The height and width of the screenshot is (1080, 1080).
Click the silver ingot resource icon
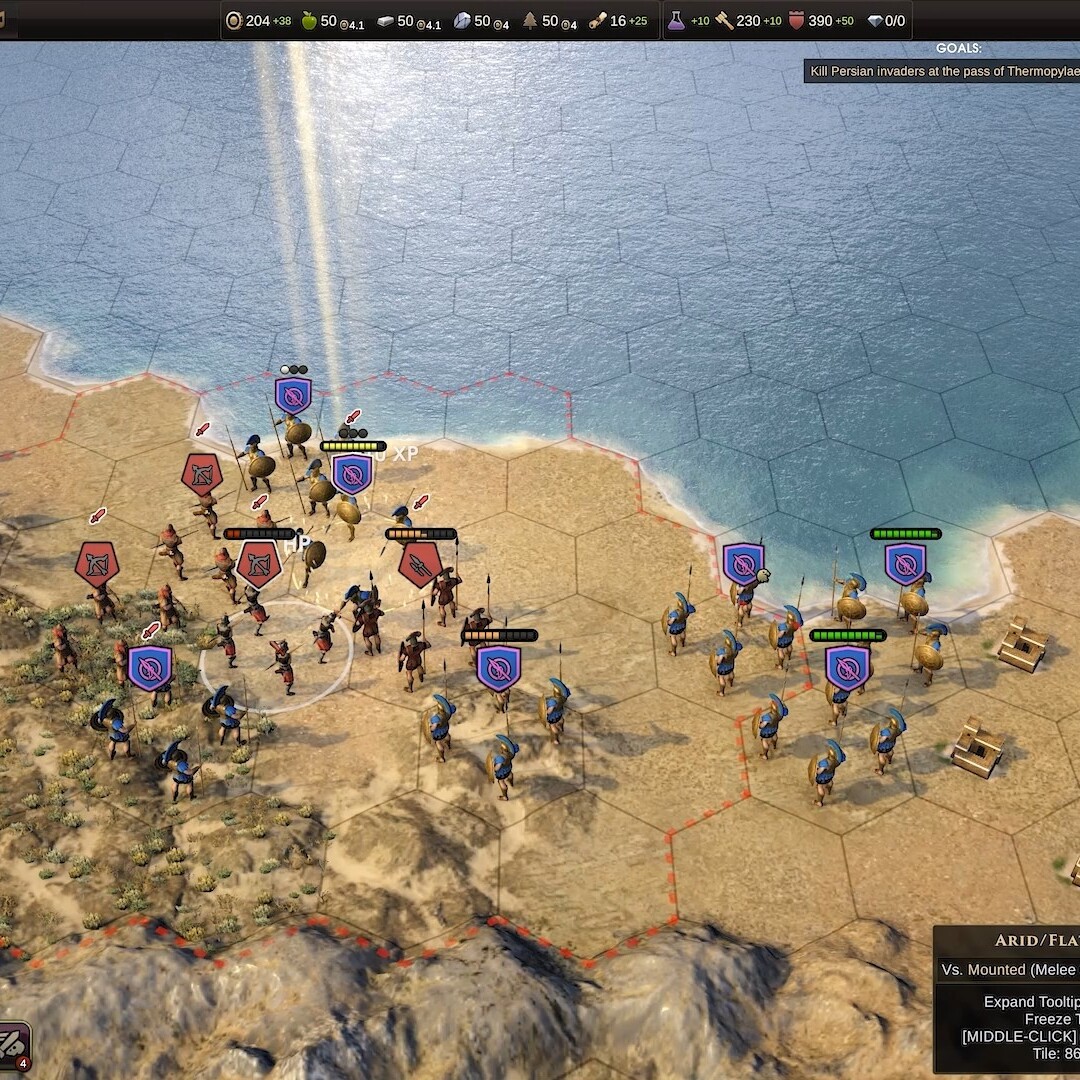point(385,21)
